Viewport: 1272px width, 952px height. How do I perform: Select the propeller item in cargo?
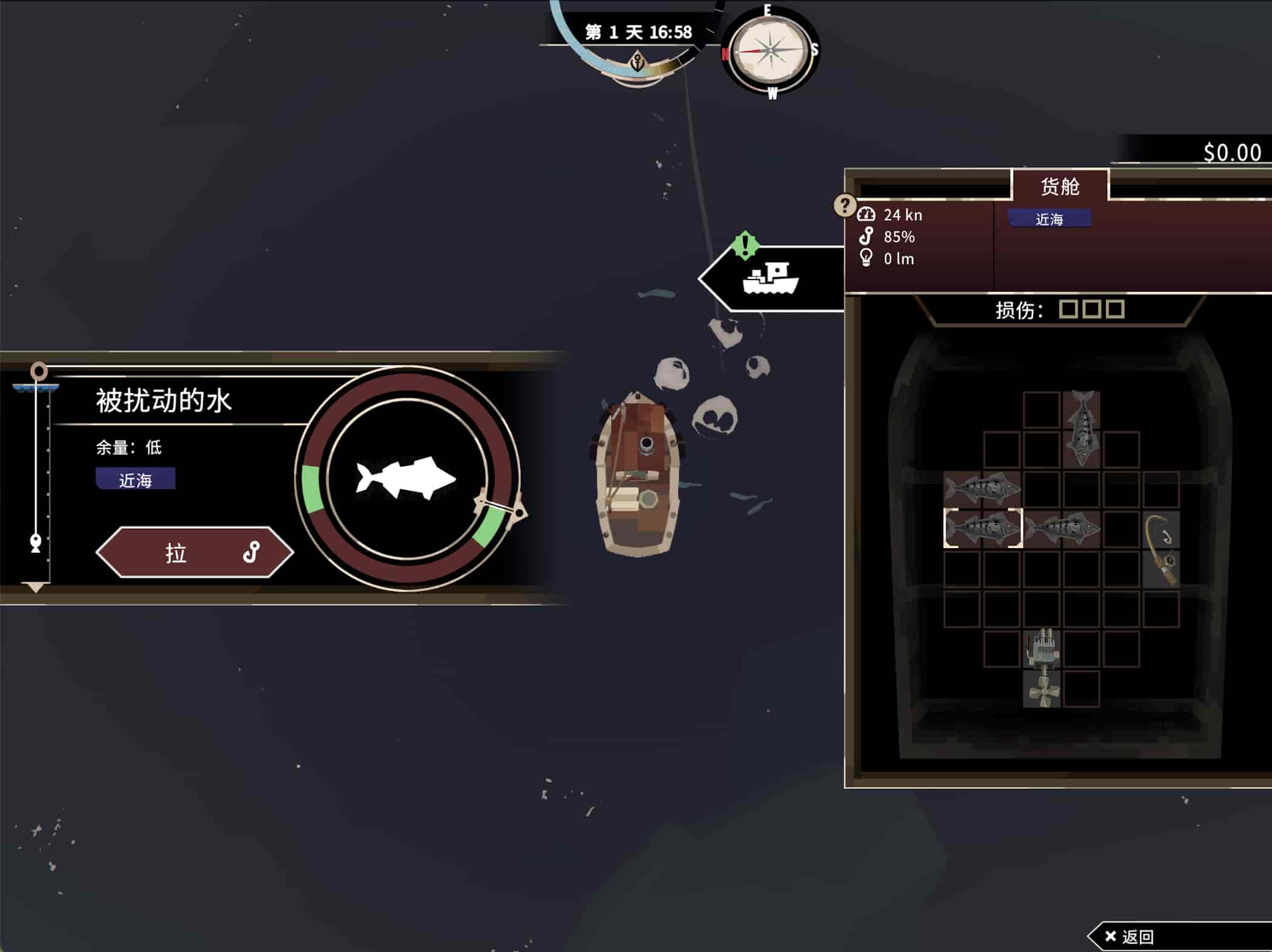coord(1042,689)
